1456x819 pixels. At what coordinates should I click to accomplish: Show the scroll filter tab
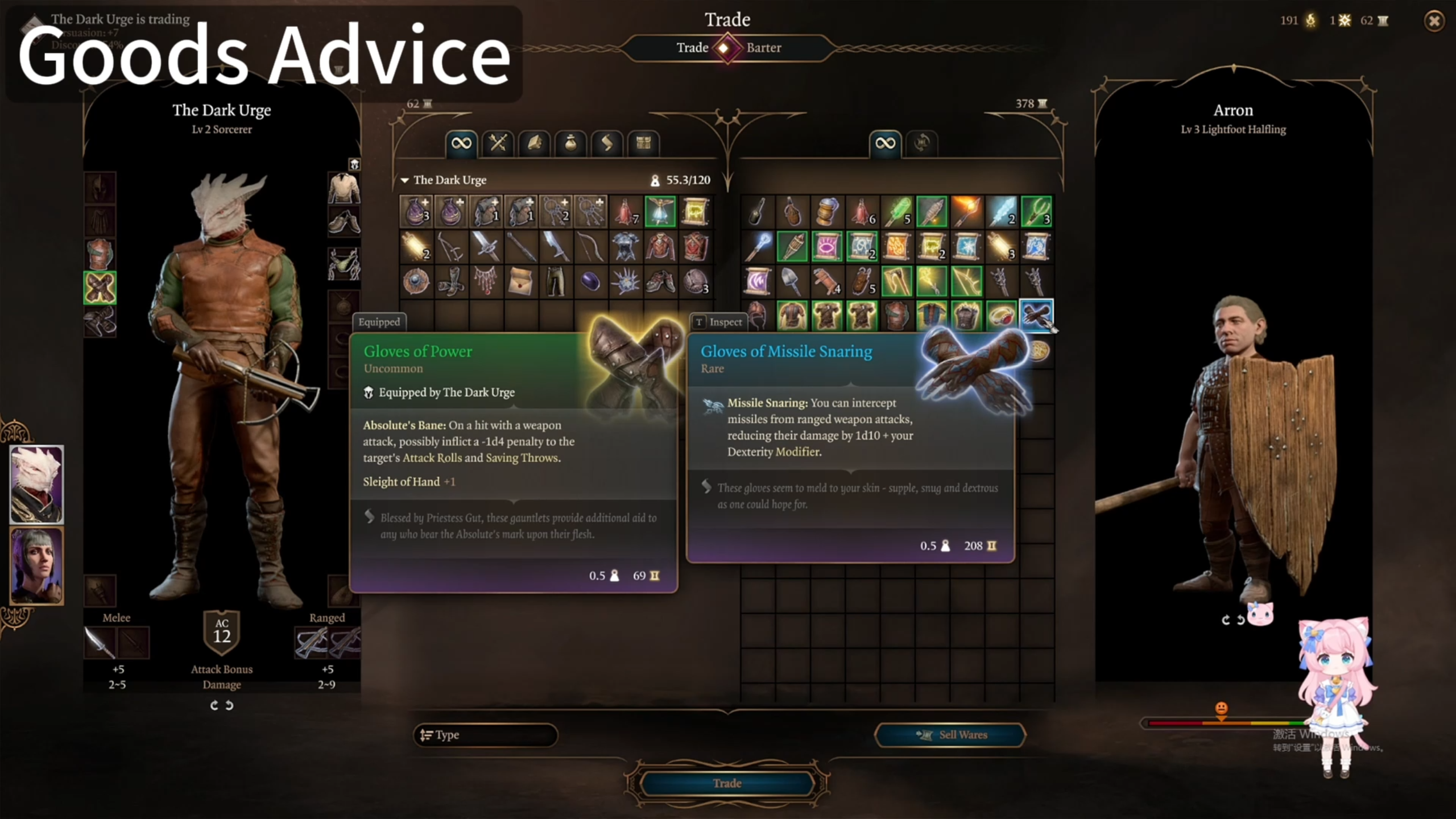pos(607,143)
